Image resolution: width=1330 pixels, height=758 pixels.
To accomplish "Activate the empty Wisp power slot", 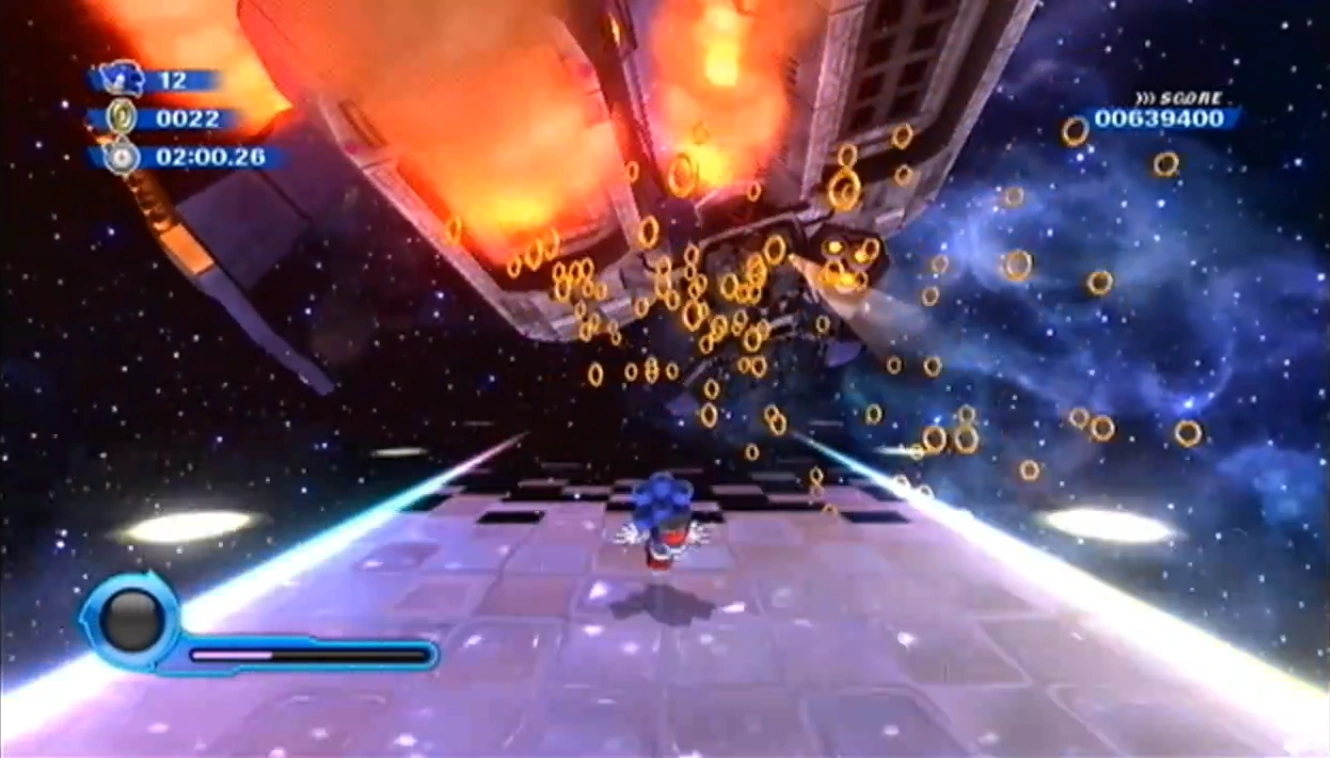I will [x=131, y=619].
